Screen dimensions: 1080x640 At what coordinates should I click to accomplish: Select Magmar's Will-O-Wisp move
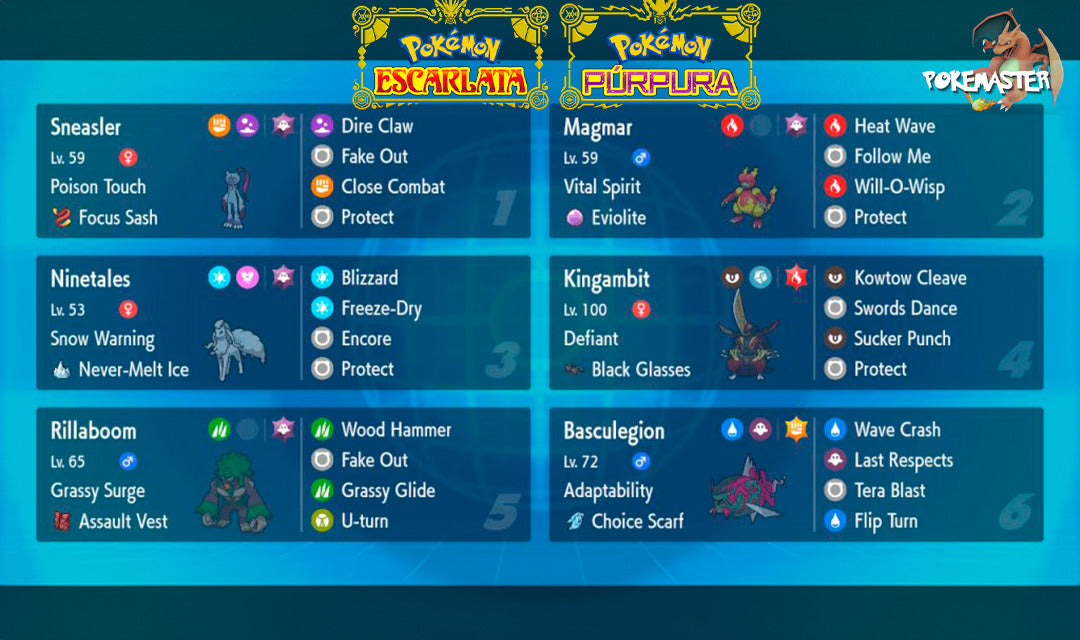898,187
